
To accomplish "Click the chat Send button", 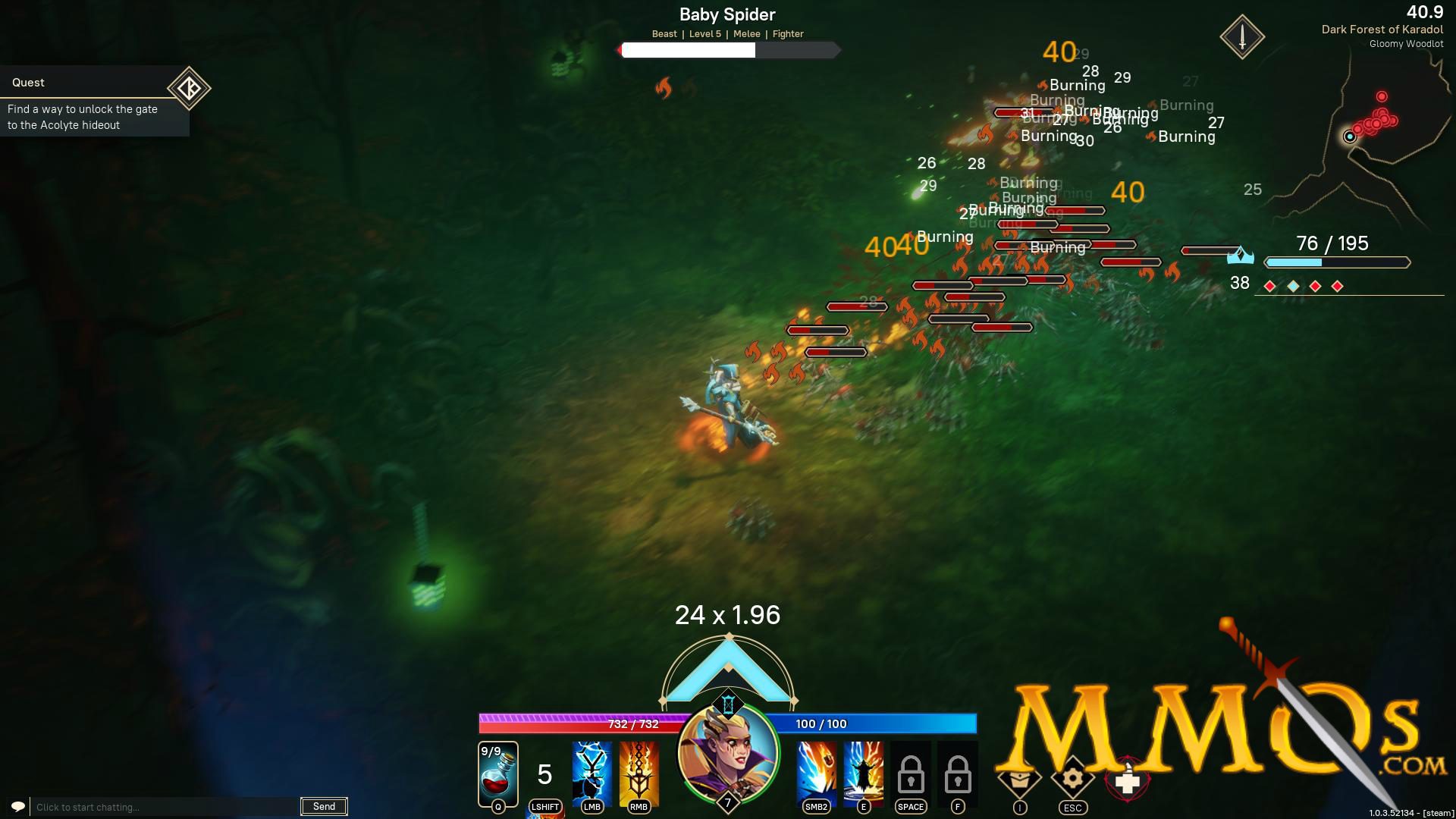I will [324, 806].
